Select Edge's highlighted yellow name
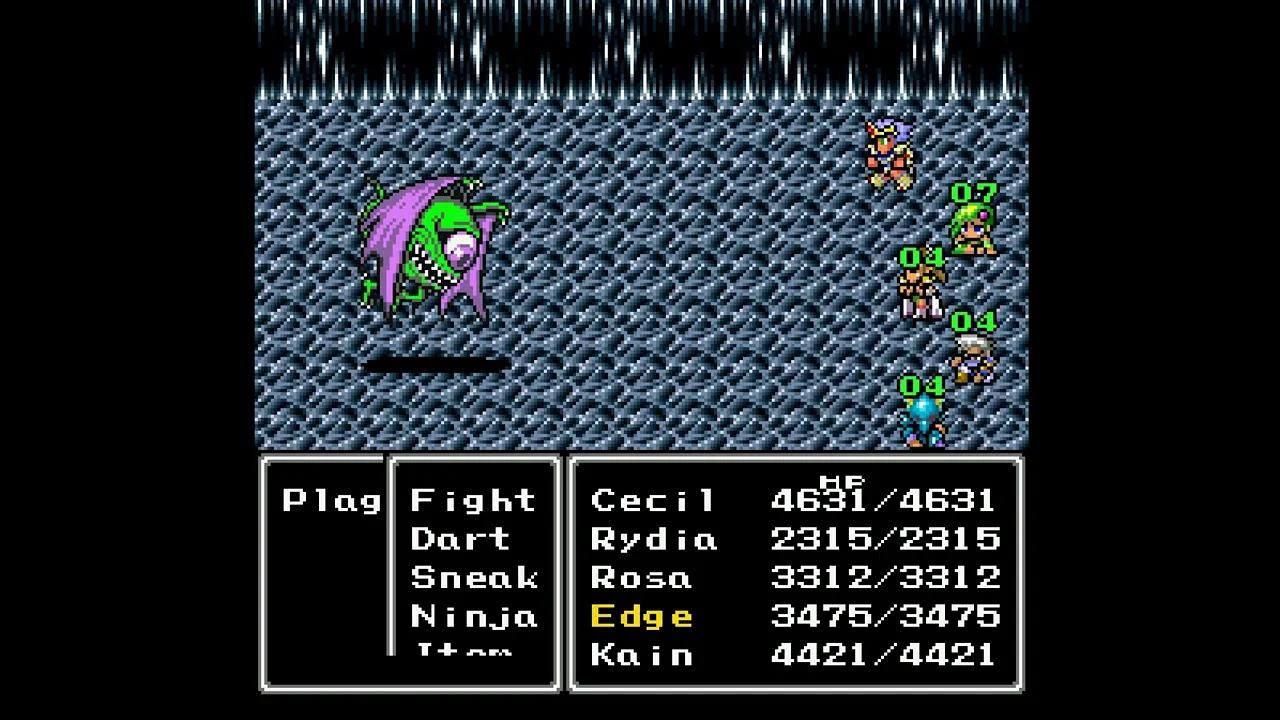This screenshot has width=1280, height=720. [x=641, y=616]
